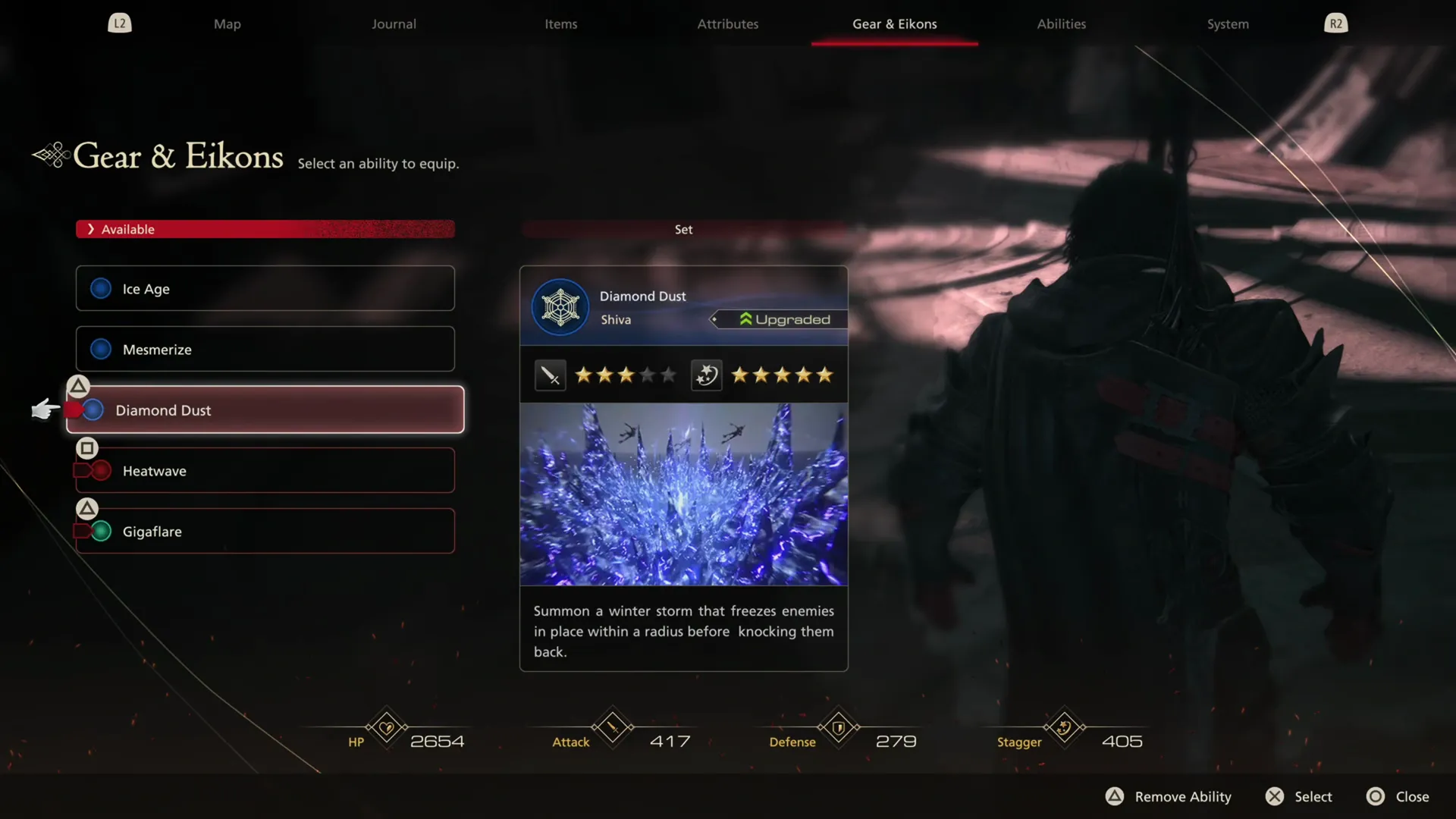Click the Gear & Eikons emblem icon
Image resolution: width=1456 pixels, height=819 pixels.
click(50, 154)
